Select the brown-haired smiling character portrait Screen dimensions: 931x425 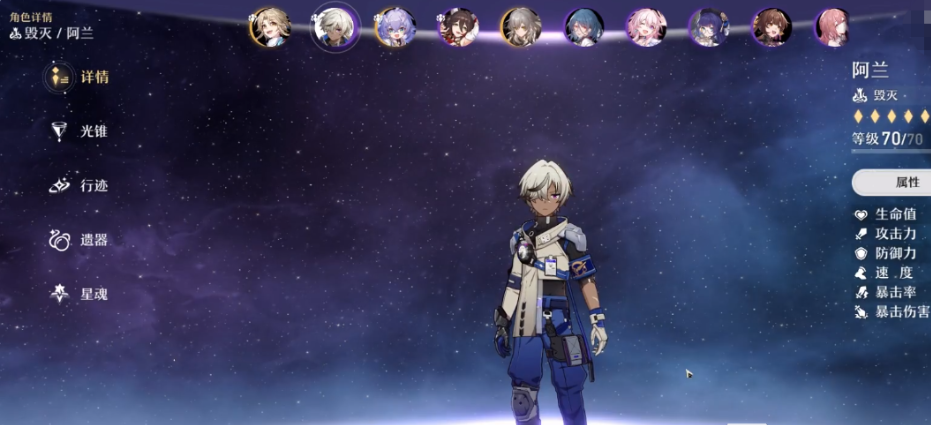[x=771, y=27]
